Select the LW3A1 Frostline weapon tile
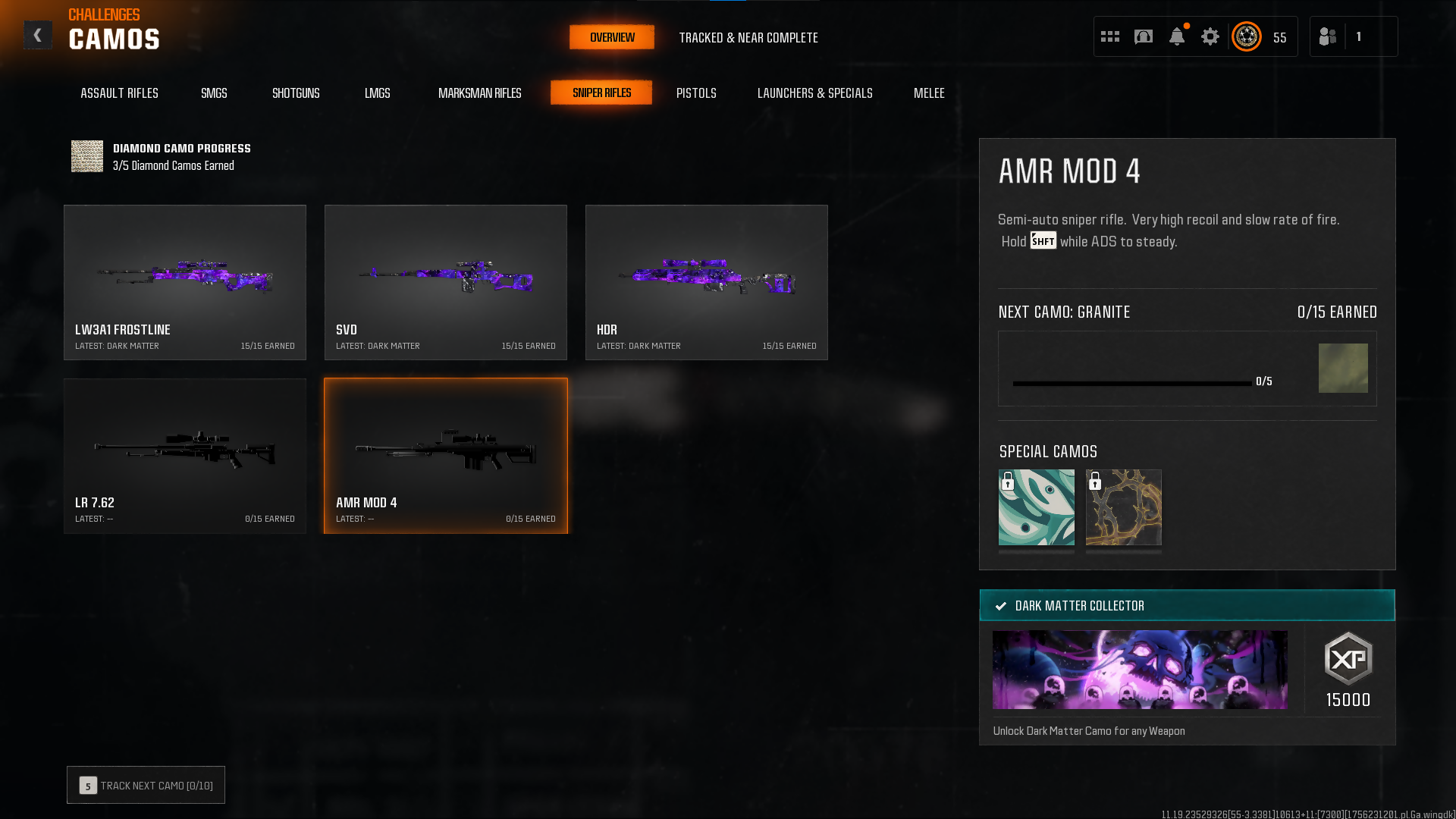This screenshot has height=819, width=1456. pyautogui.click(x=185, y=282)
